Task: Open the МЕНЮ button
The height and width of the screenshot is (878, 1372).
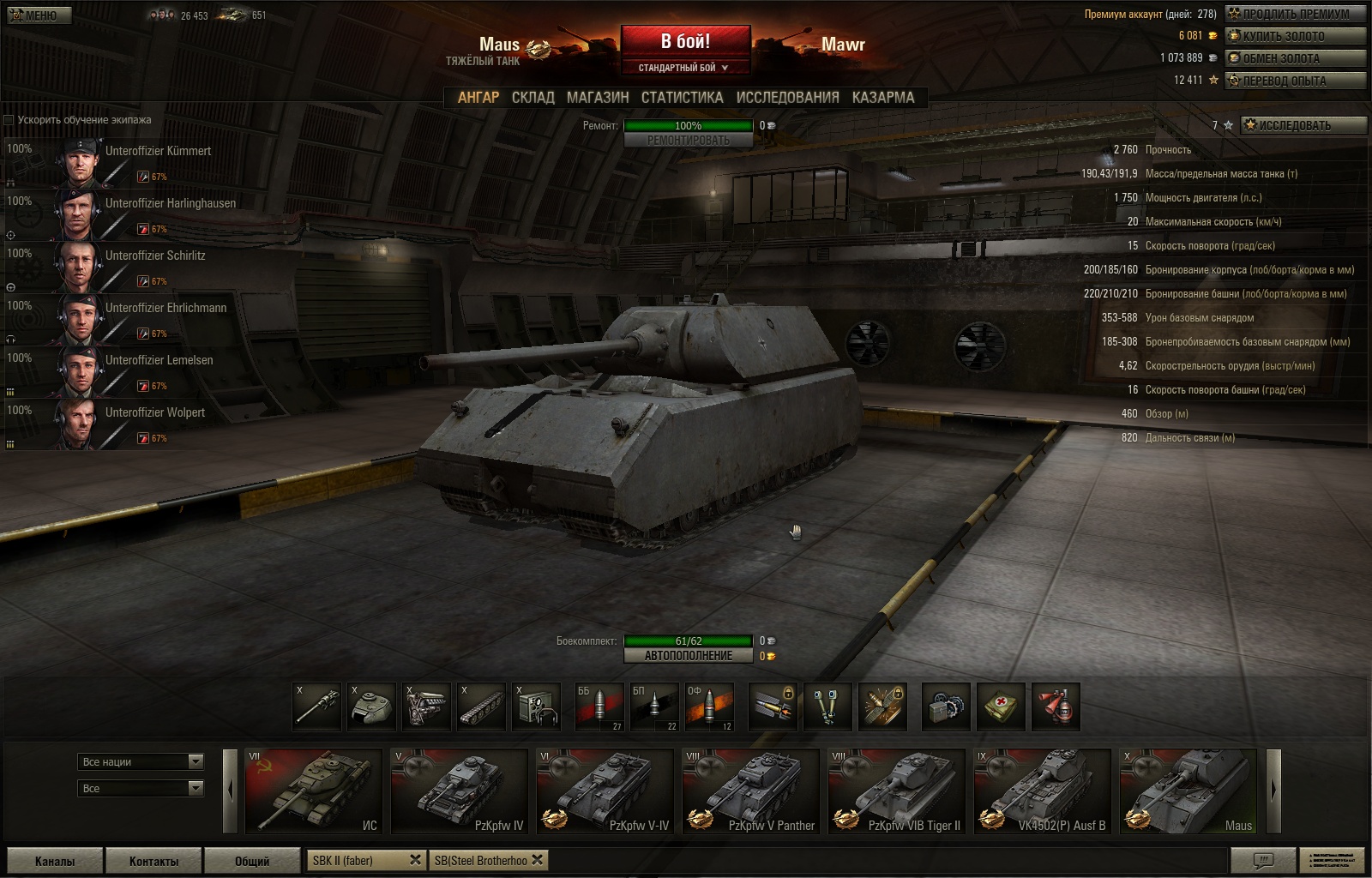Action: tap(39, 15)
